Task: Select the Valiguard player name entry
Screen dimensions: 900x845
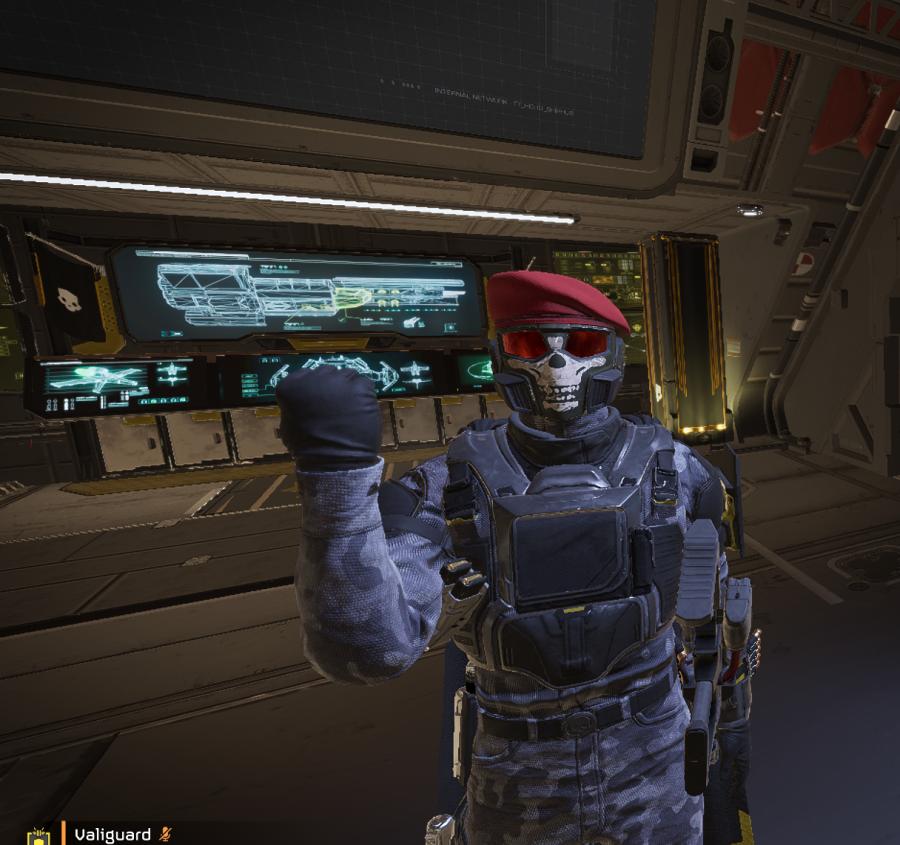Action: click(x=112, y=834)
